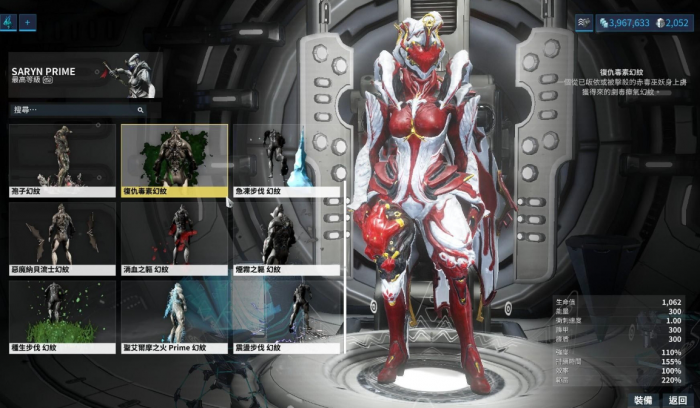Click the Saryn Prime header panel
The image size is (700, 408).
(x=84, y=75)
